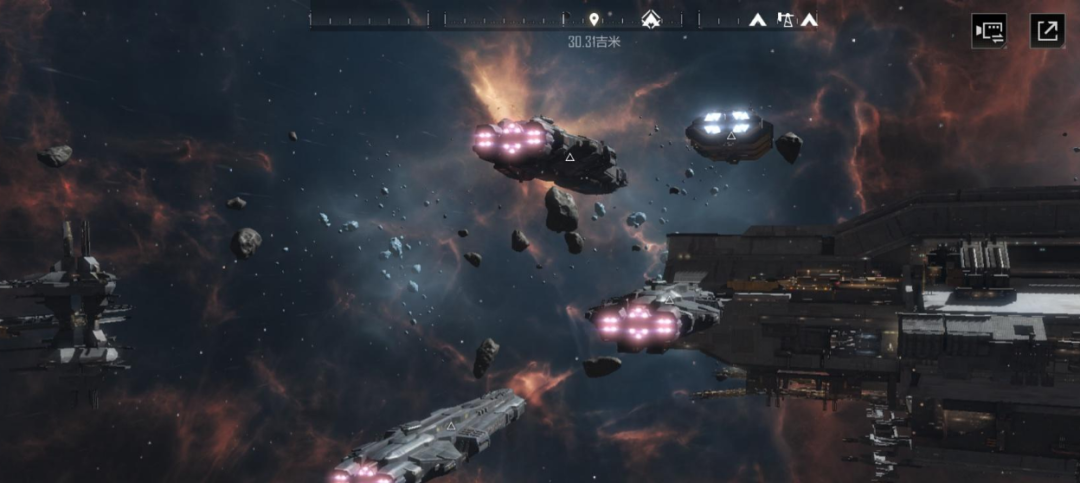Choose the drilling rig marker on the bar
1080x483 pixels.
coord(785,19)
